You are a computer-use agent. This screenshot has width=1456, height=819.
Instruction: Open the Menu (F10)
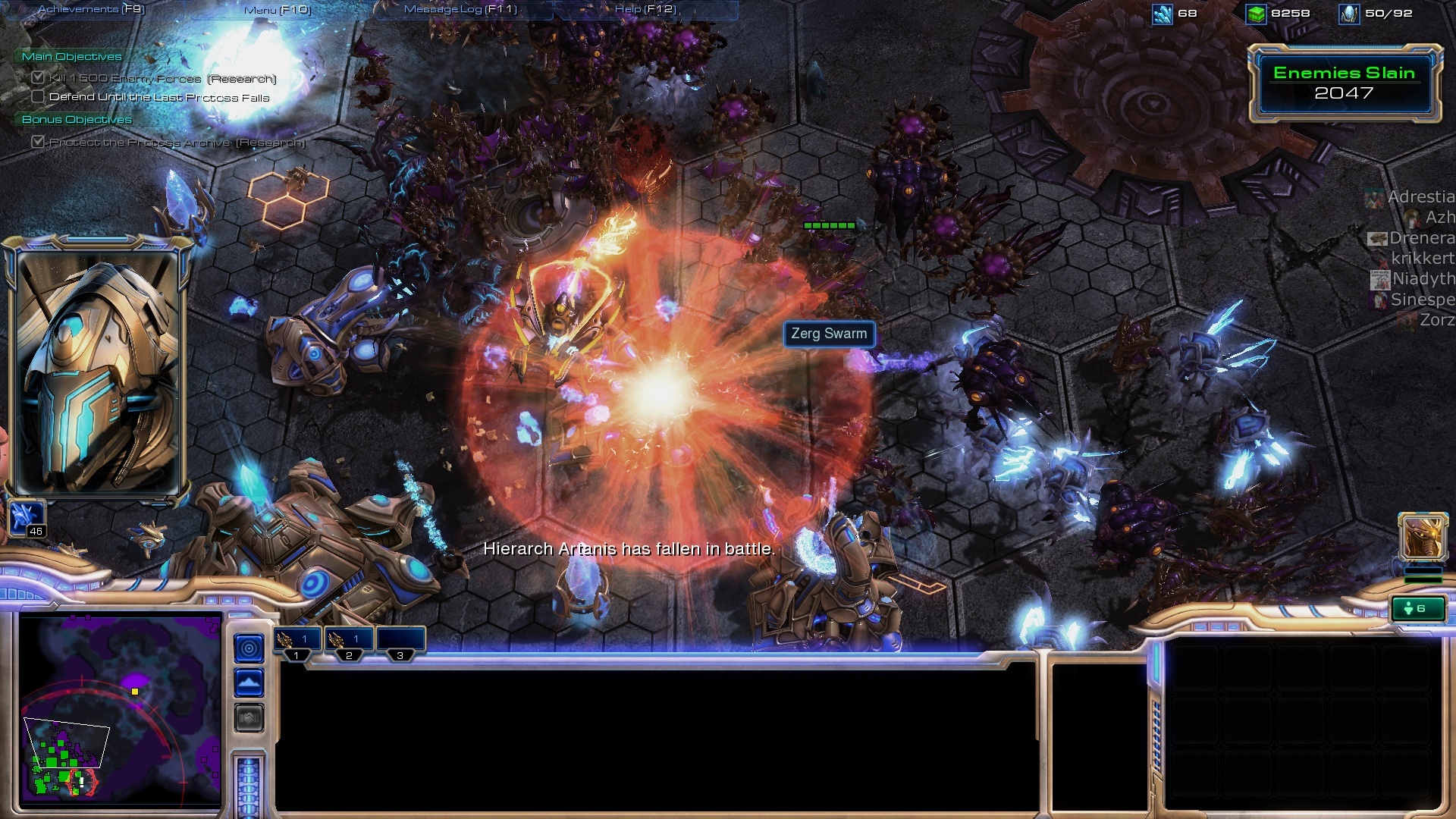click(278, 10)
